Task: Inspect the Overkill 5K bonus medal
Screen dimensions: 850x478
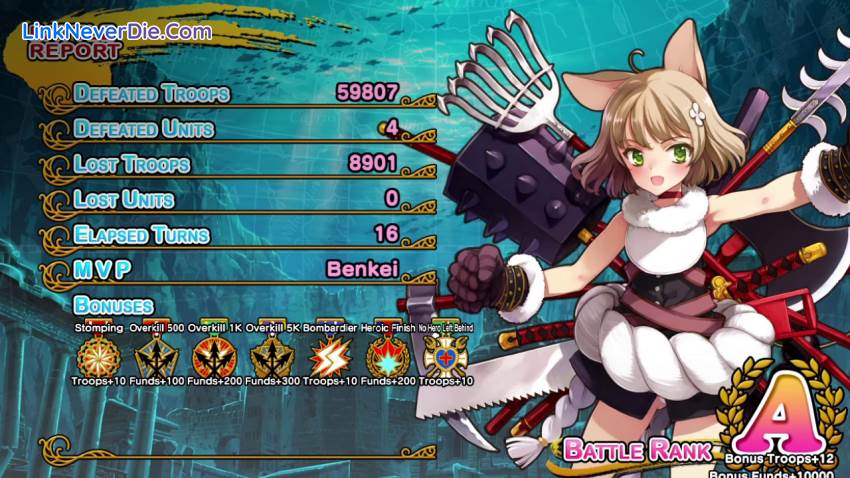Action: click(272, 355)
